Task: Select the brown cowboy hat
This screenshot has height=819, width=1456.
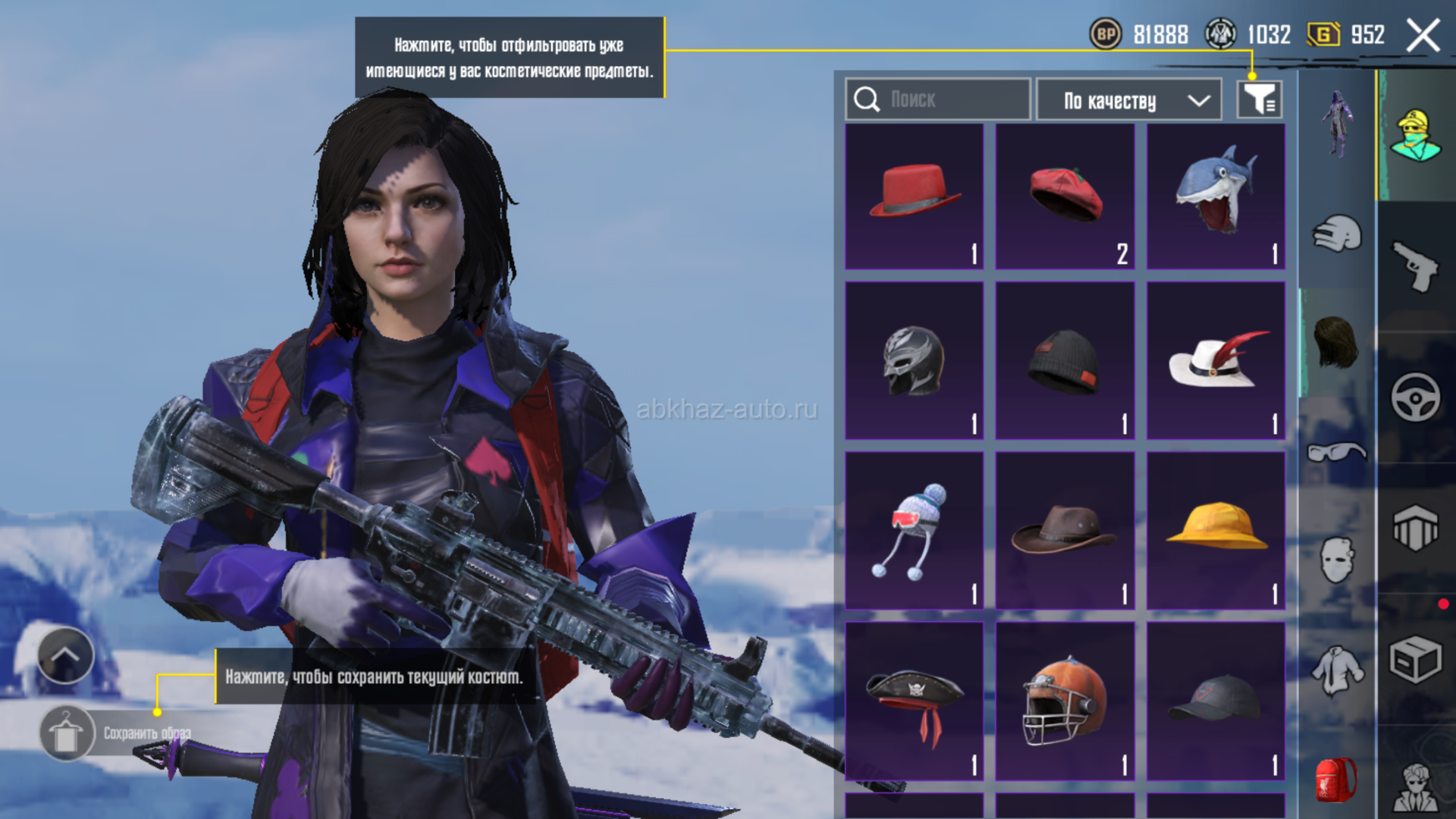Action: [x=1065, y=531]
